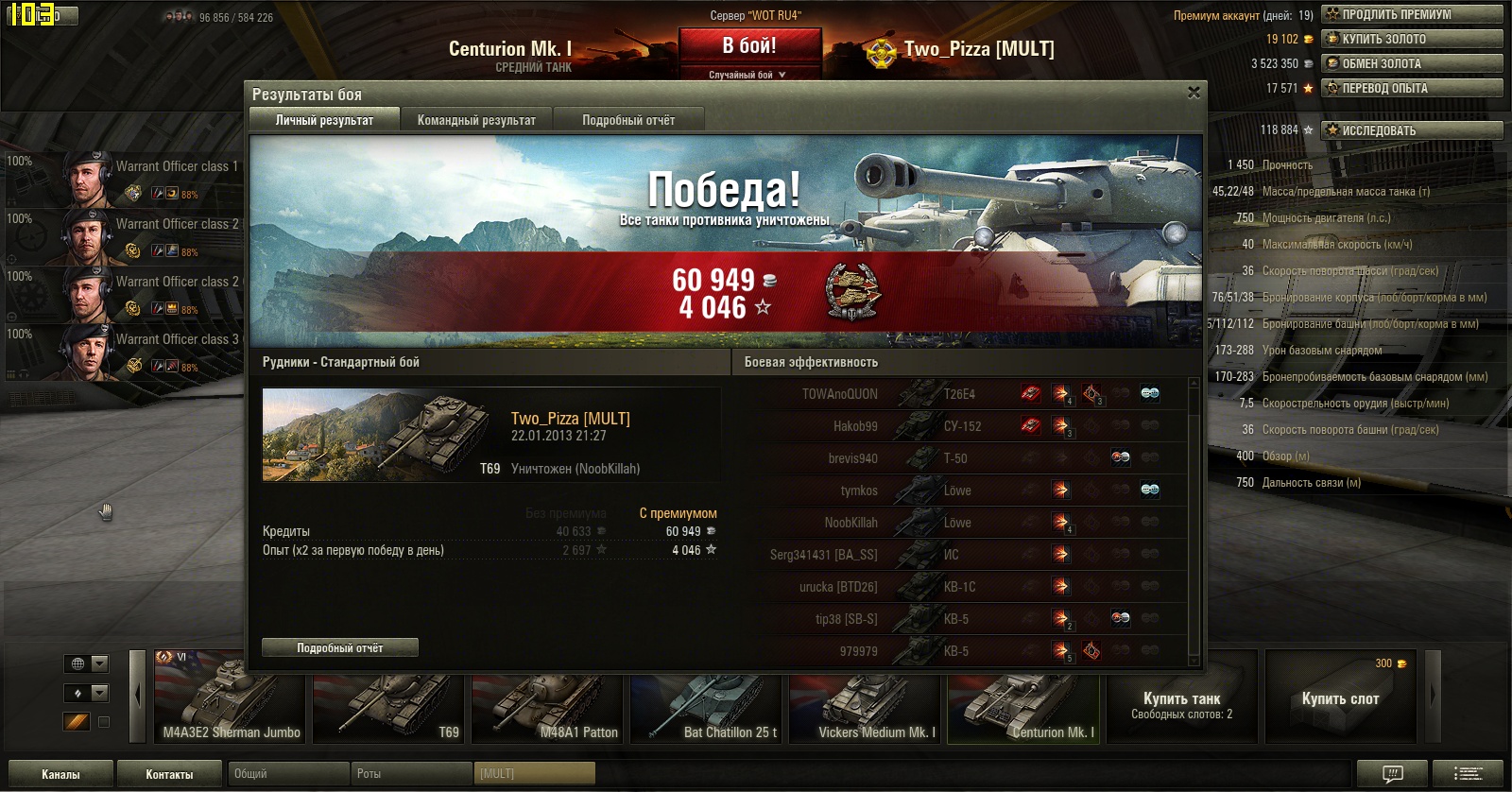Choose the M48A1 Patton tank
1512x792 pixels.
click(x=548, y=697)
